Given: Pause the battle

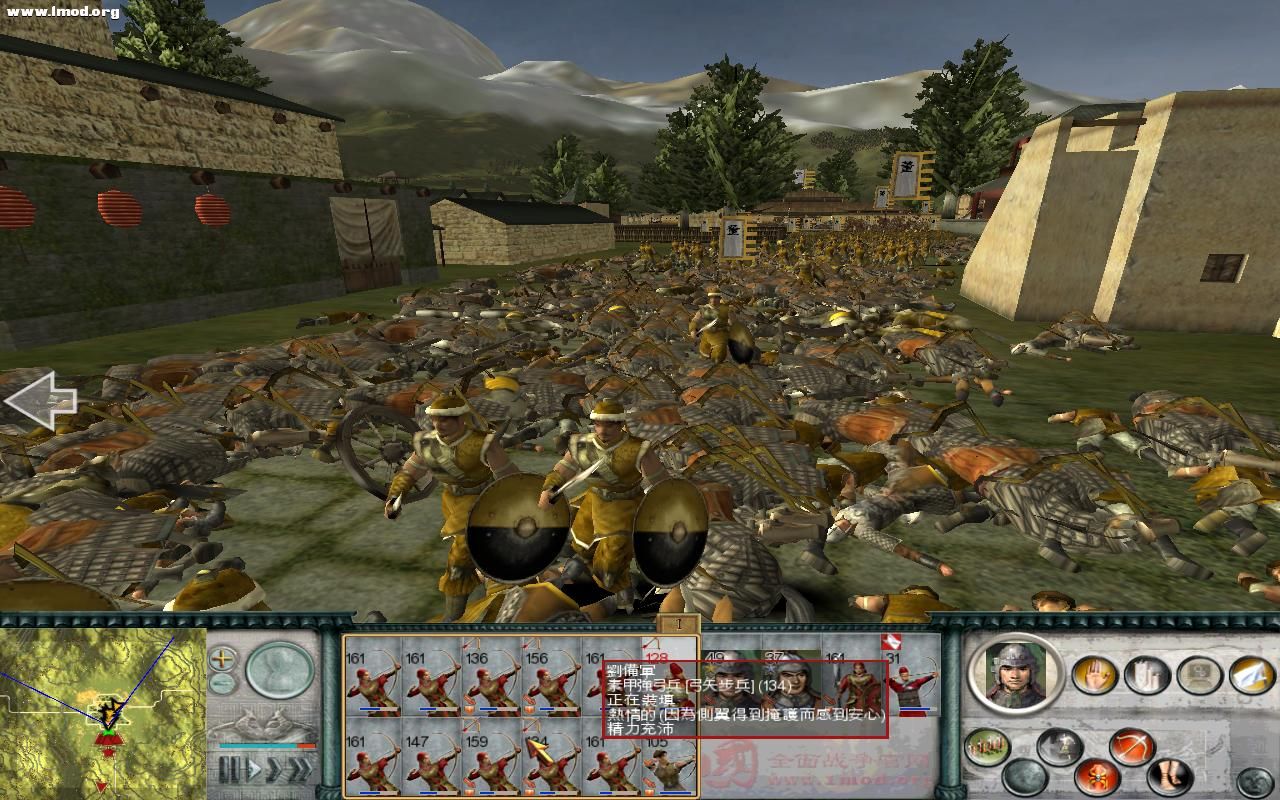Looking at the screenshot, I should point(230,768).
